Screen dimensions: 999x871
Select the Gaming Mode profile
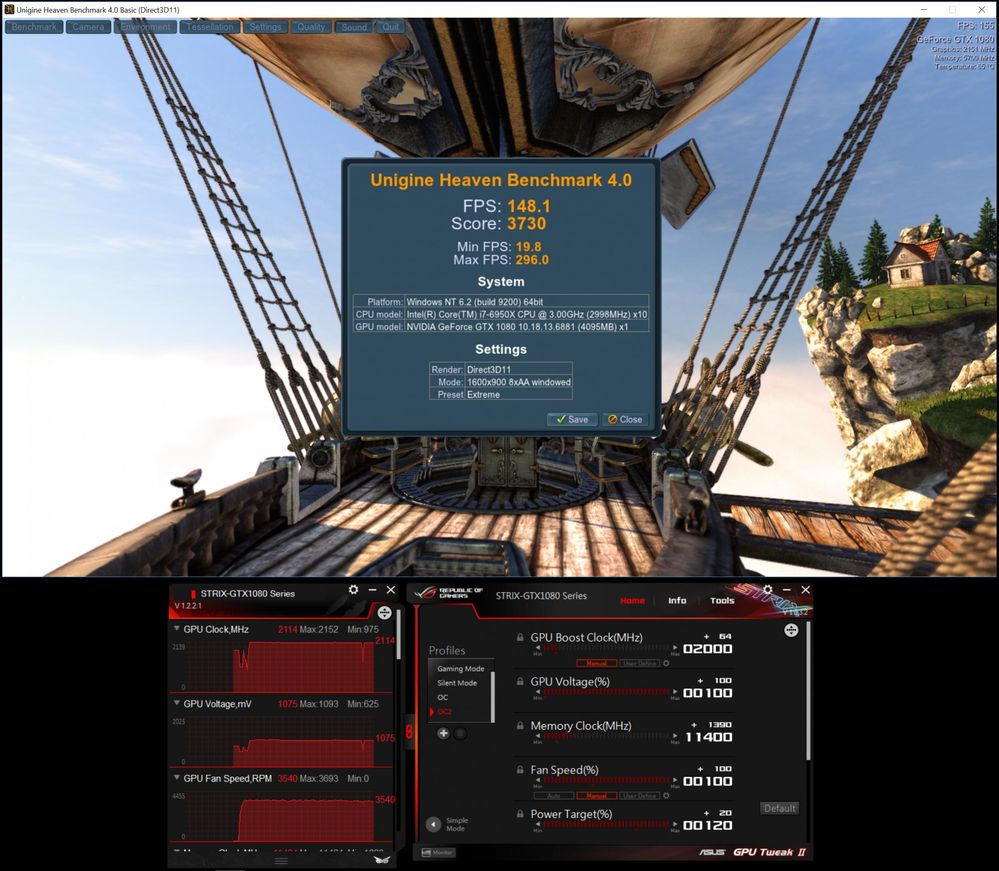(x=461, y=669)
